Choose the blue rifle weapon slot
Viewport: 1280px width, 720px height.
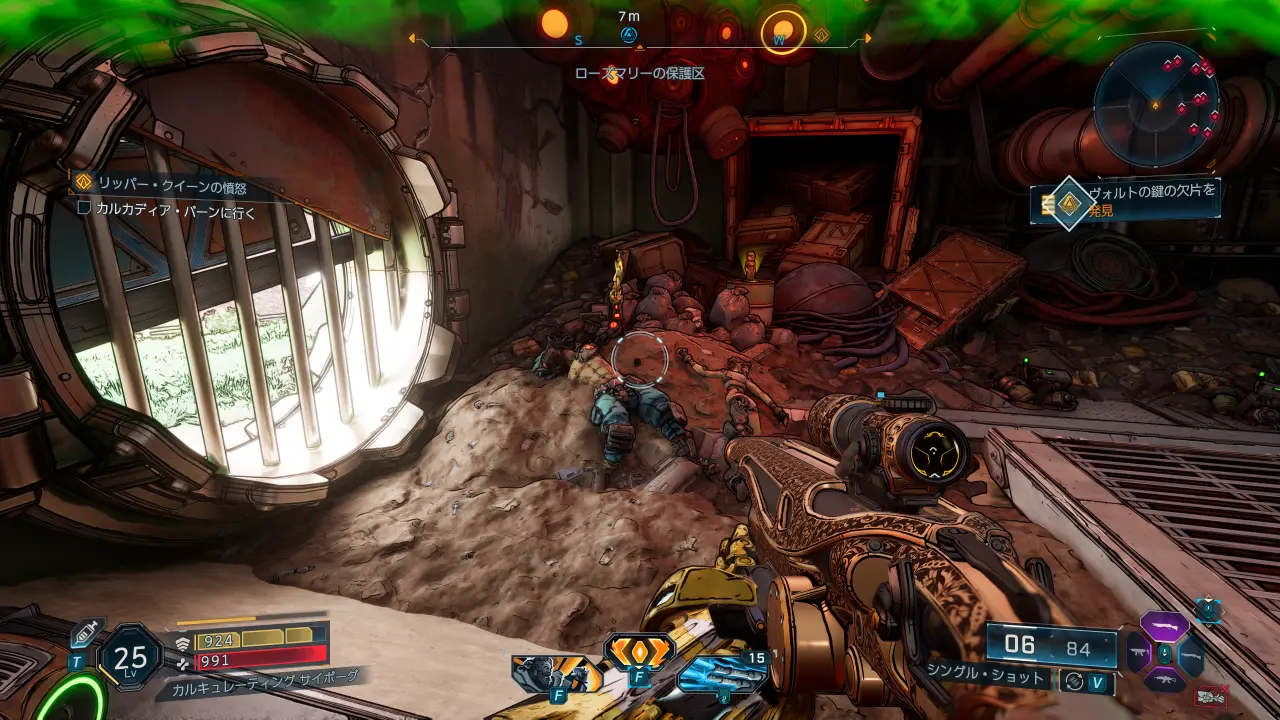(x=1190, y=655)
